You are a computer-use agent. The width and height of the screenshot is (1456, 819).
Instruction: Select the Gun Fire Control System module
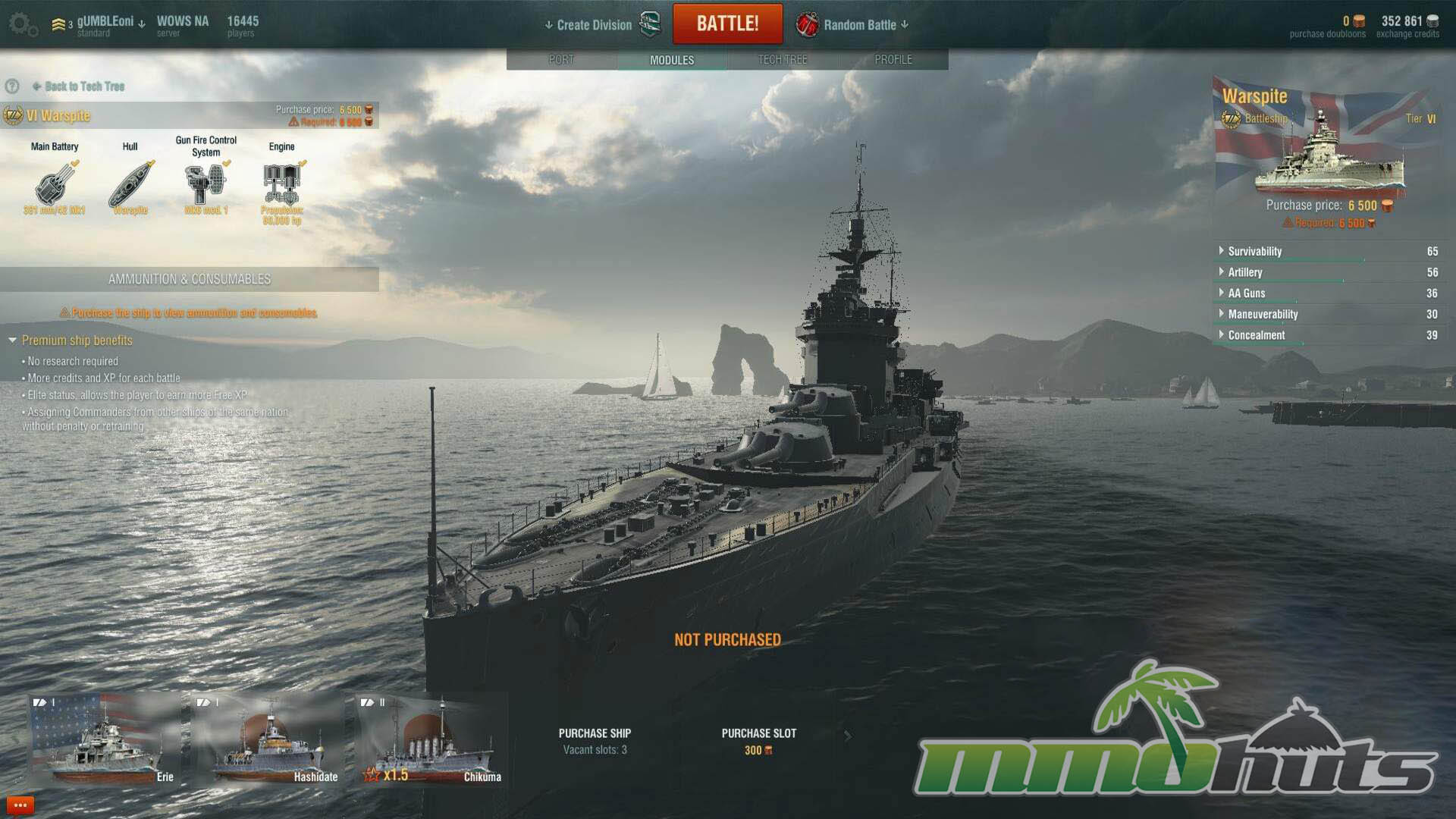(206, 184)
